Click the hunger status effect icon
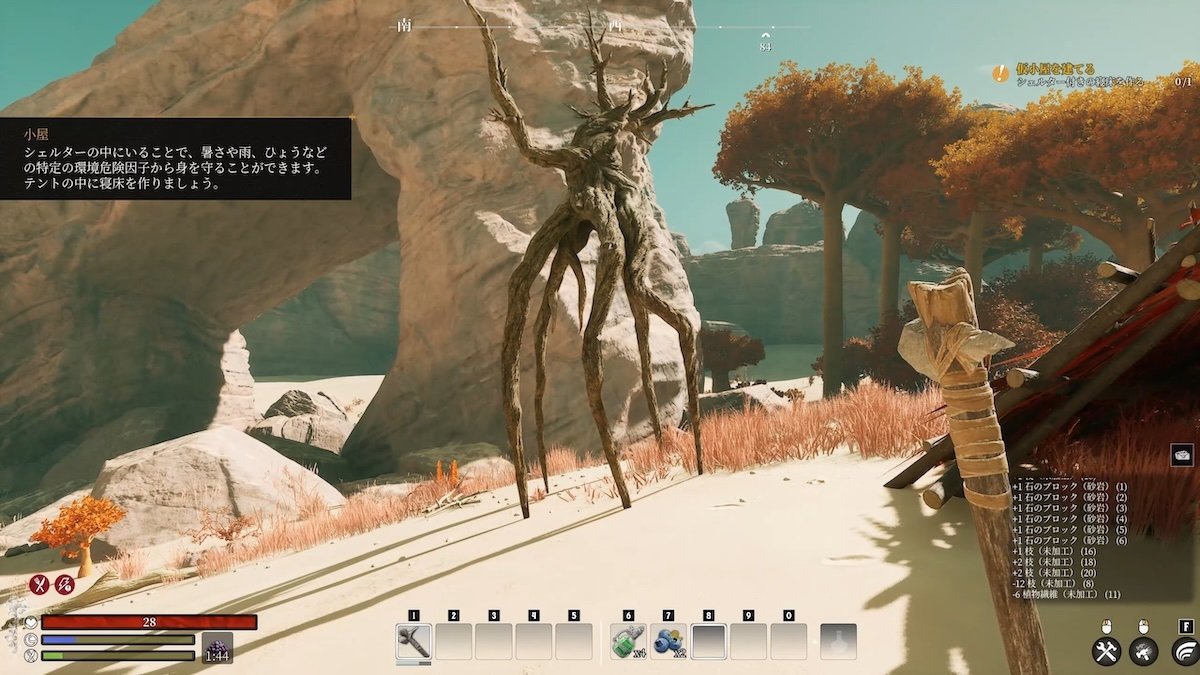The width and height of the screenshot is (1200, 675). [x=40, y=585]
